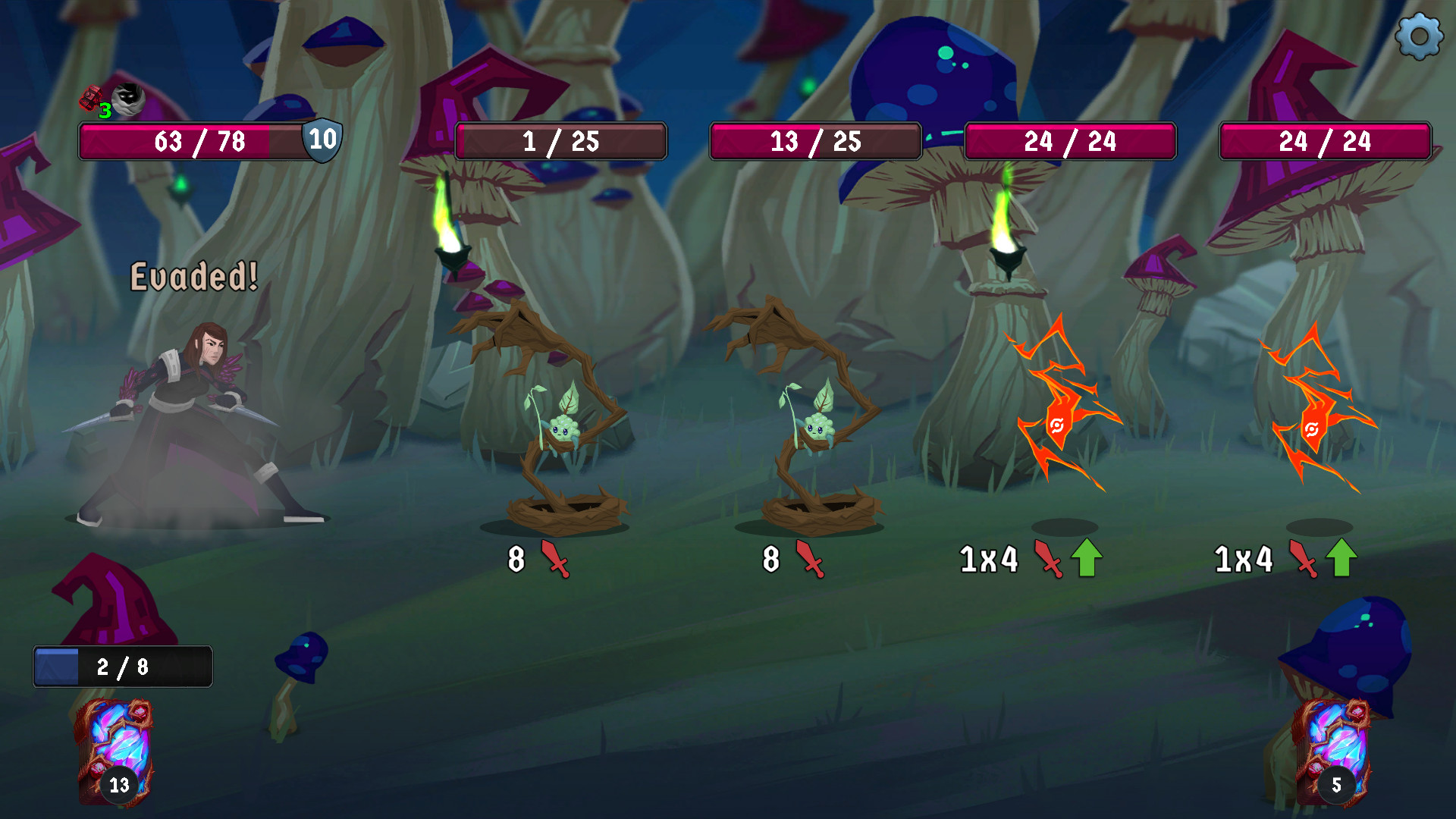Inspect the hooded figure status icon

(128, 98)
